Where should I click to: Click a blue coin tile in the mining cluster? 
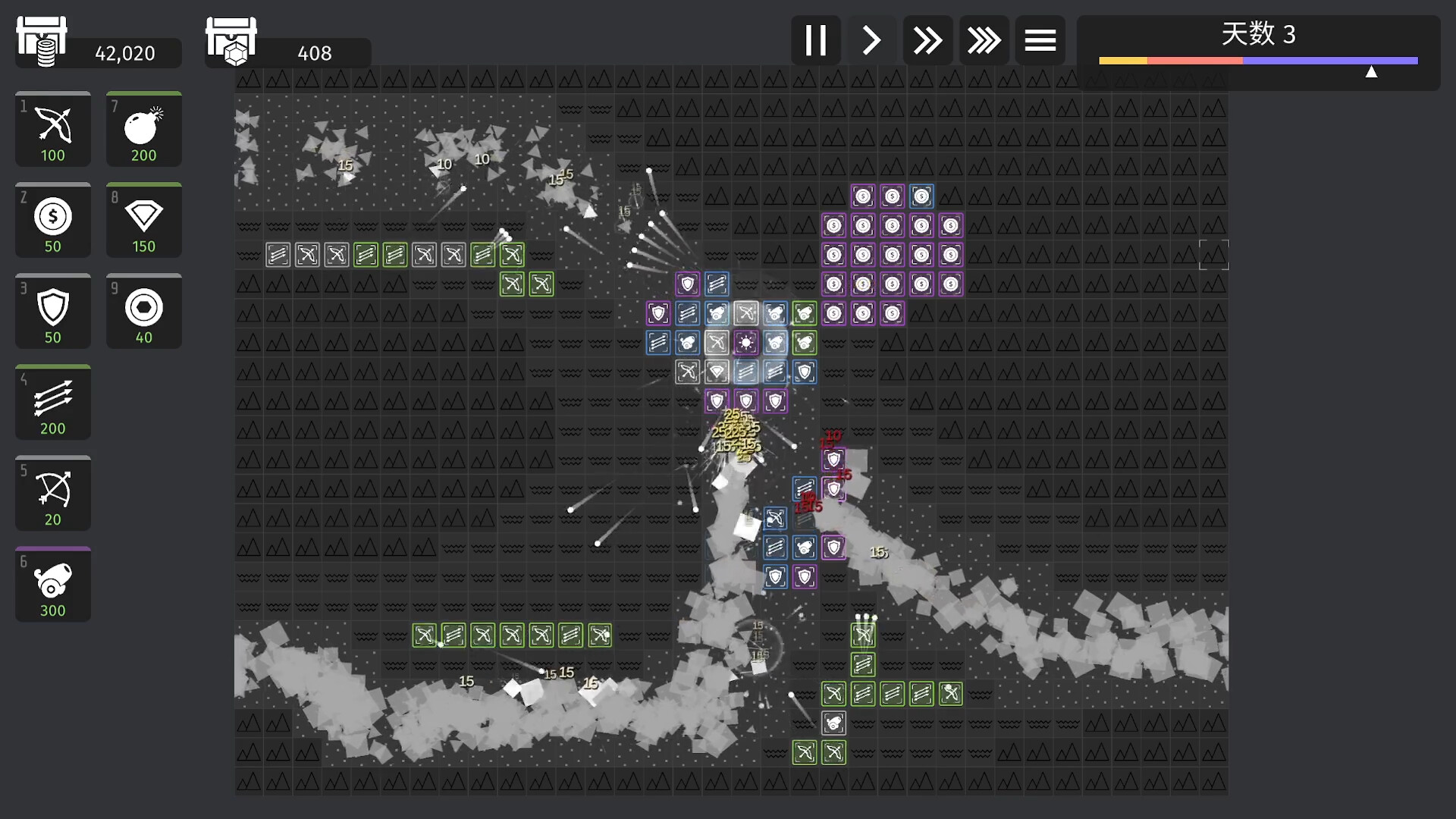921,196
